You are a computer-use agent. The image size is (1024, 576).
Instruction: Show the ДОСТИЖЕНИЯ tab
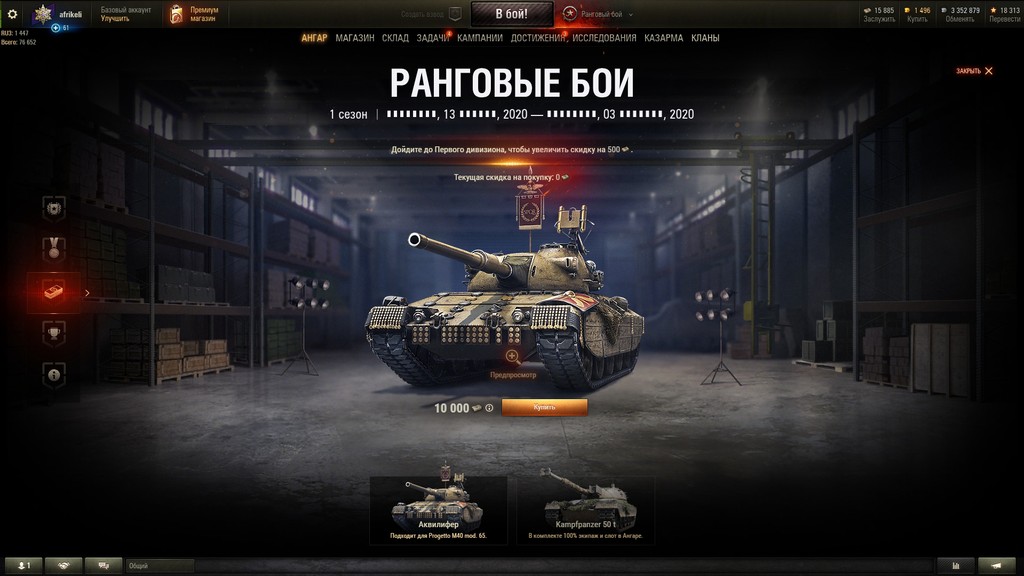click(x=538, y=38)
